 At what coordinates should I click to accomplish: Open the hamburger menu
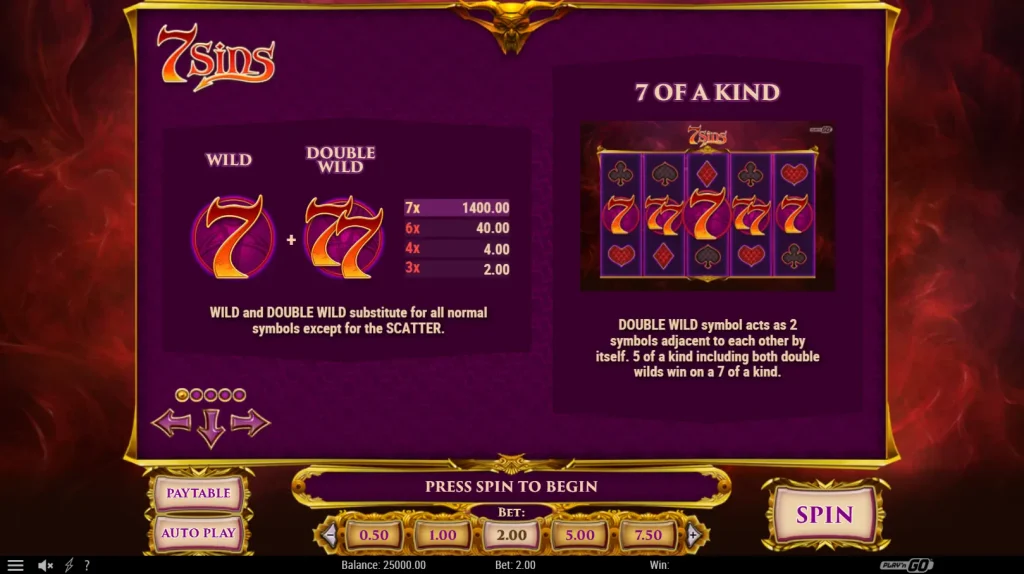pyautogui.click(x=15, y=565)
